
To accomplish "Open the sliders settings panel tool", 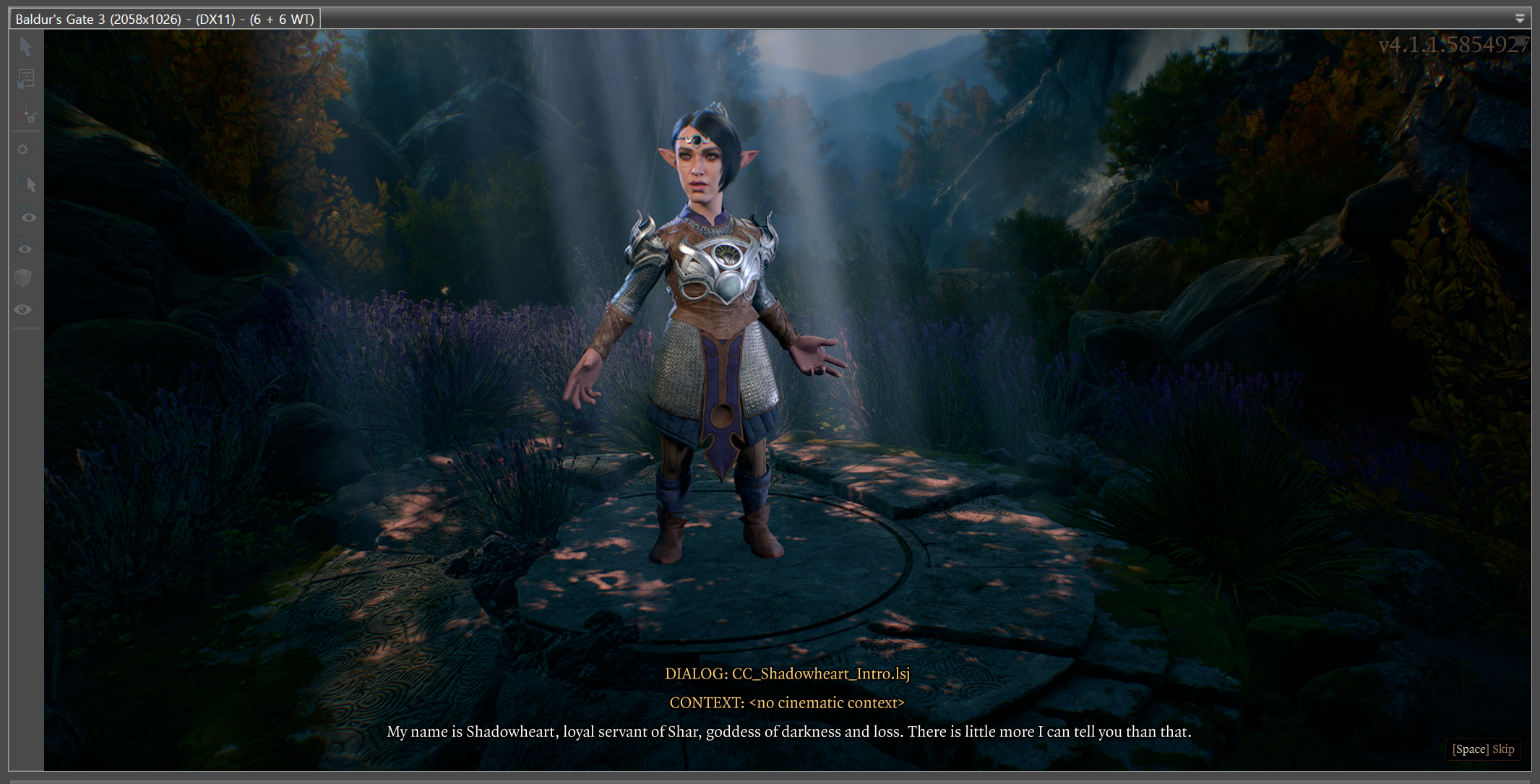I will point(26,79).
